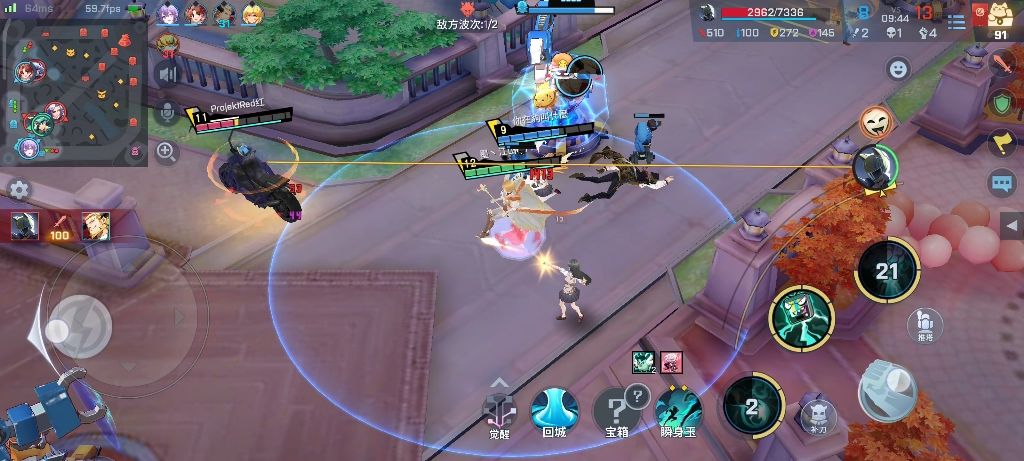Toggle the microphone voice chat button

(167, 112)
